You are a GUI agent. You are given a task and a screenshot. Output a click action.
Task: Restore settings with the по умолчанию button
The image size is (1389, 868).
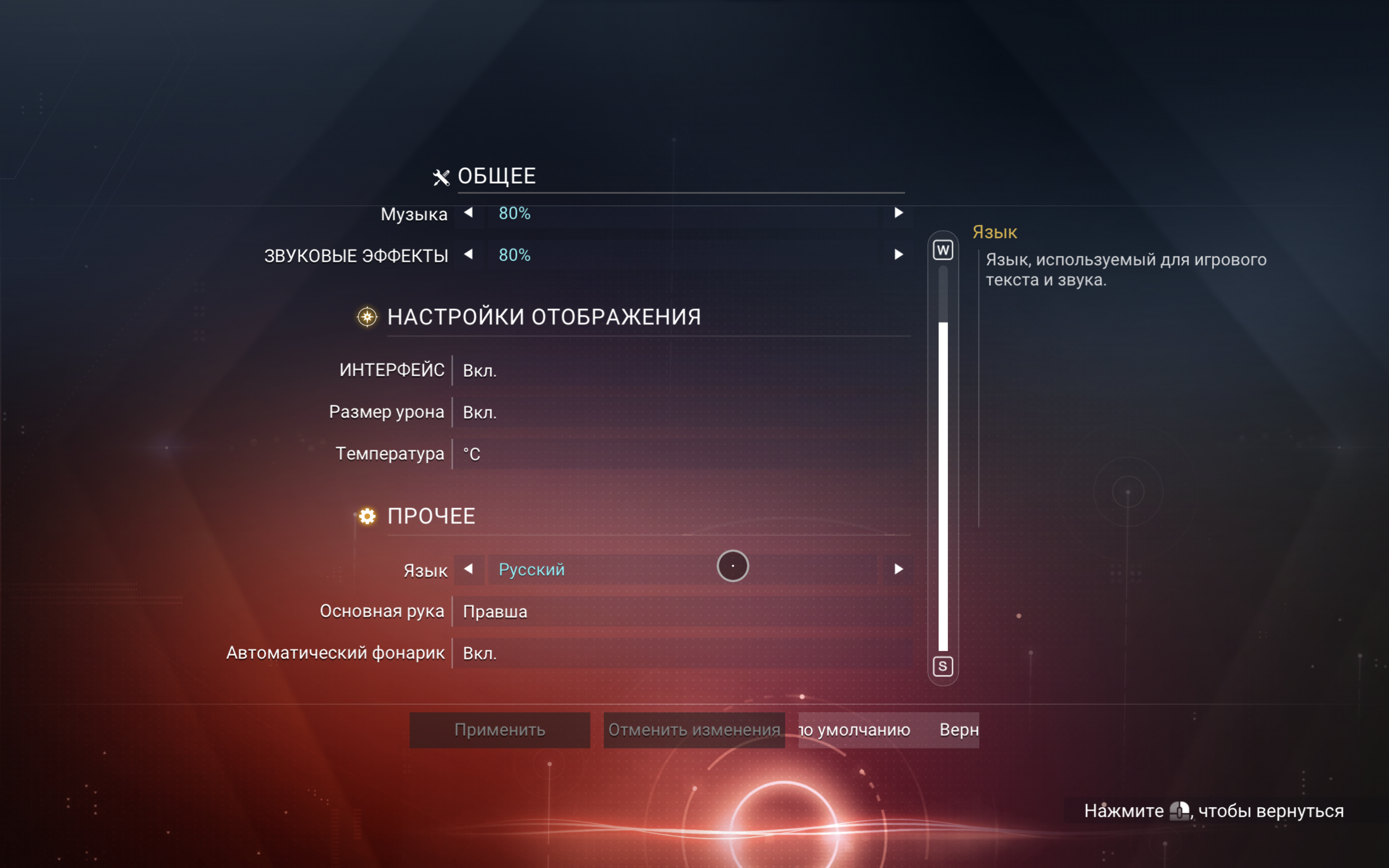tap(855, 730)
